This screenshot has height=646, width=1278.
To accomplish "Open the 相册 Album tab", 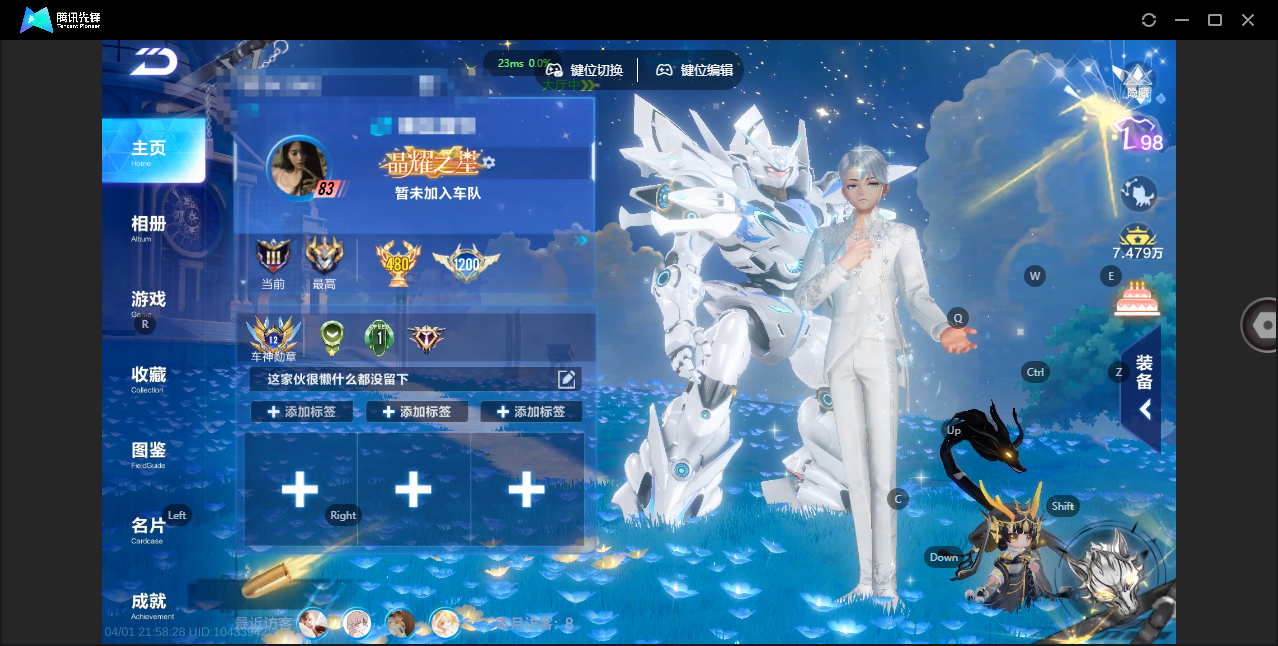I will click(148, 226).
